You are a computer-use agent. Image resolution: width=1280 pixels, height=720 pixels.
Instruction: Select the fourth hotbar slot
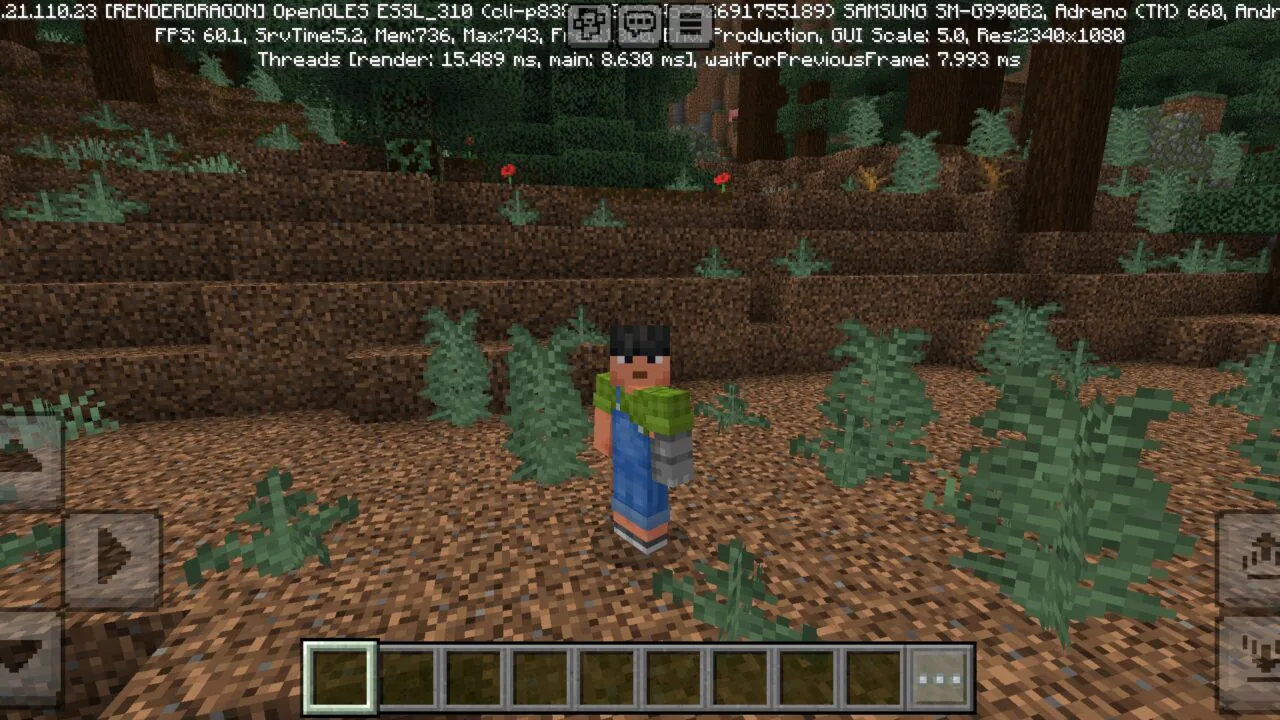click(539, 678)
